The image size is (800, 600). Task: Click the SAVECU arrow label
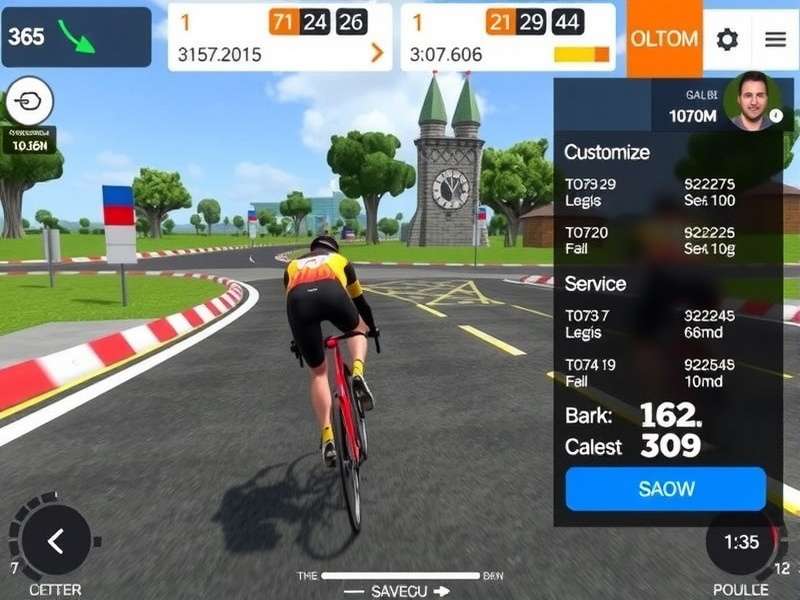tap(398, 591)
